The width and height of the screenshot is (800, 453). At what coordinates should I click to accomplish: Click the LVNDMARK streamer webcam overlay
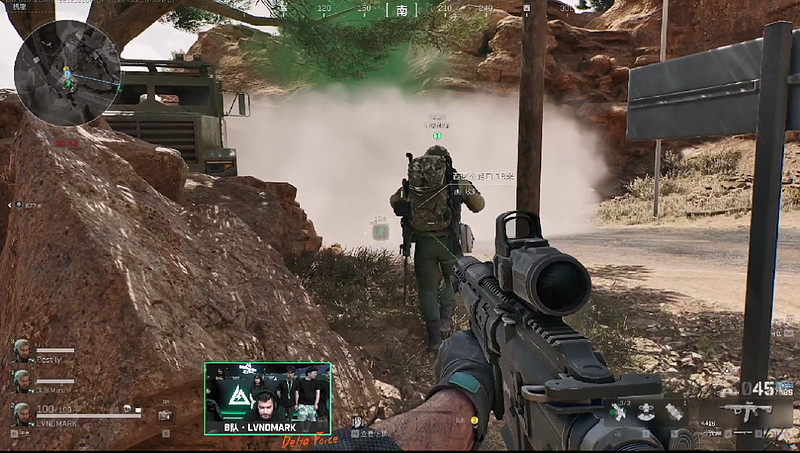pos(267,397)
